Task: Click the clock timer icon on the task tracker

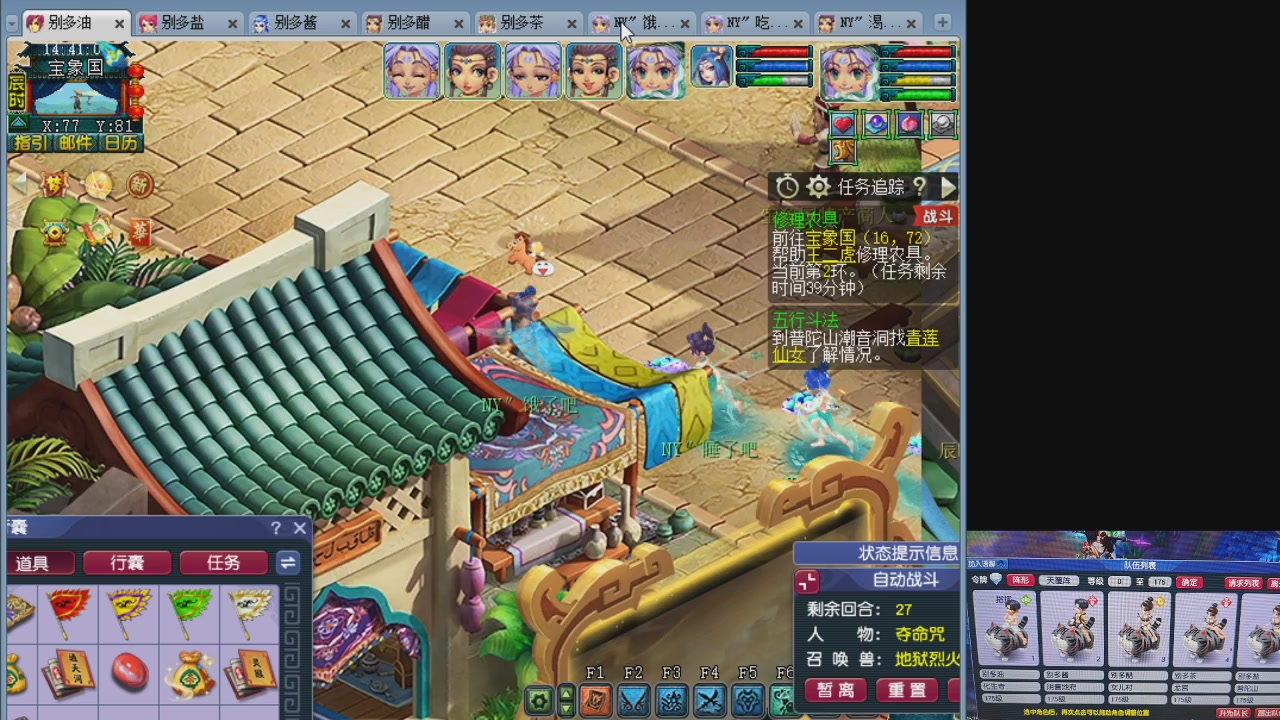Action: pos(786,186)
